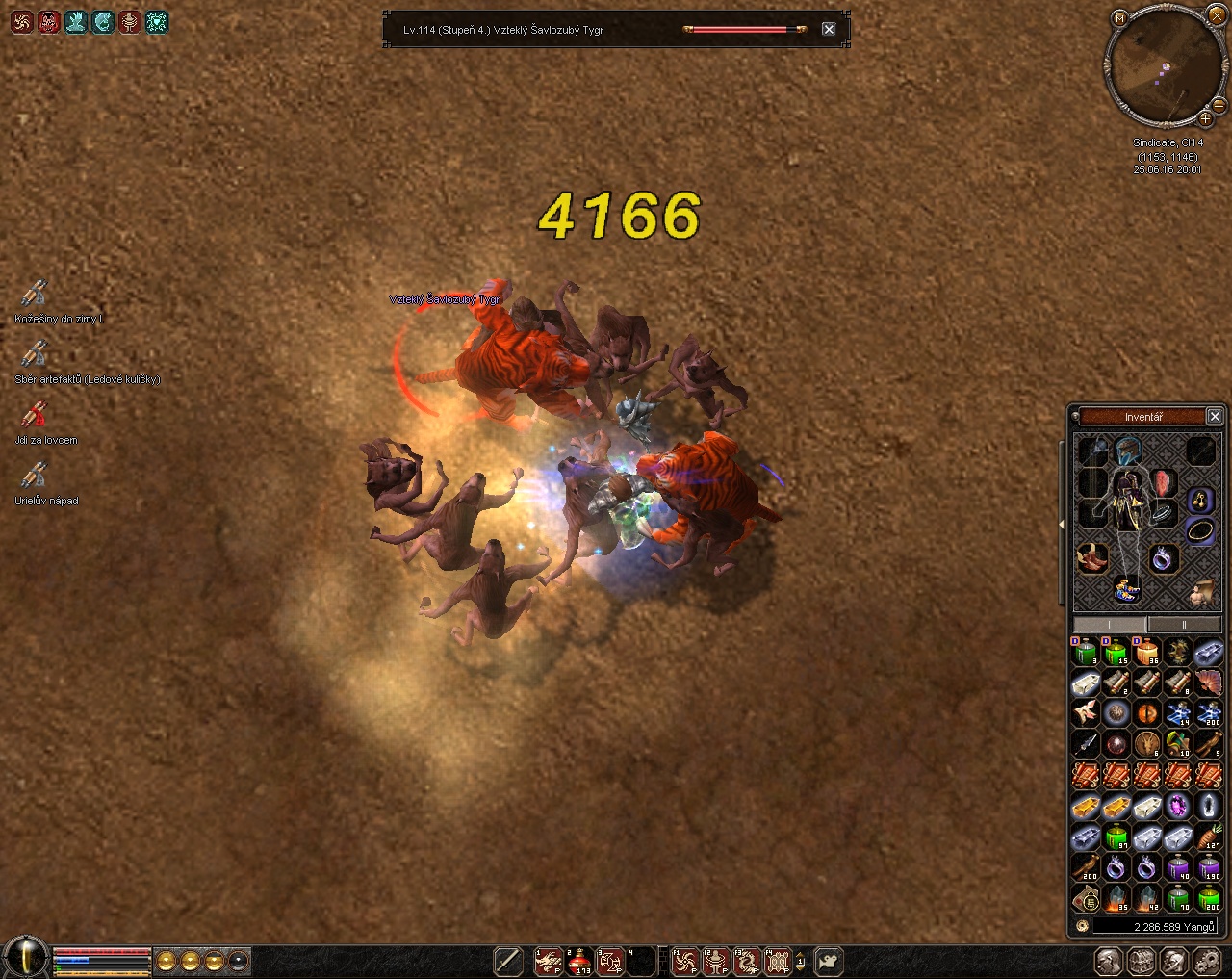Zoom out the minimap with the minus button
The height and width of the screenshot is (979, 1232).
tap(1219, 104)
